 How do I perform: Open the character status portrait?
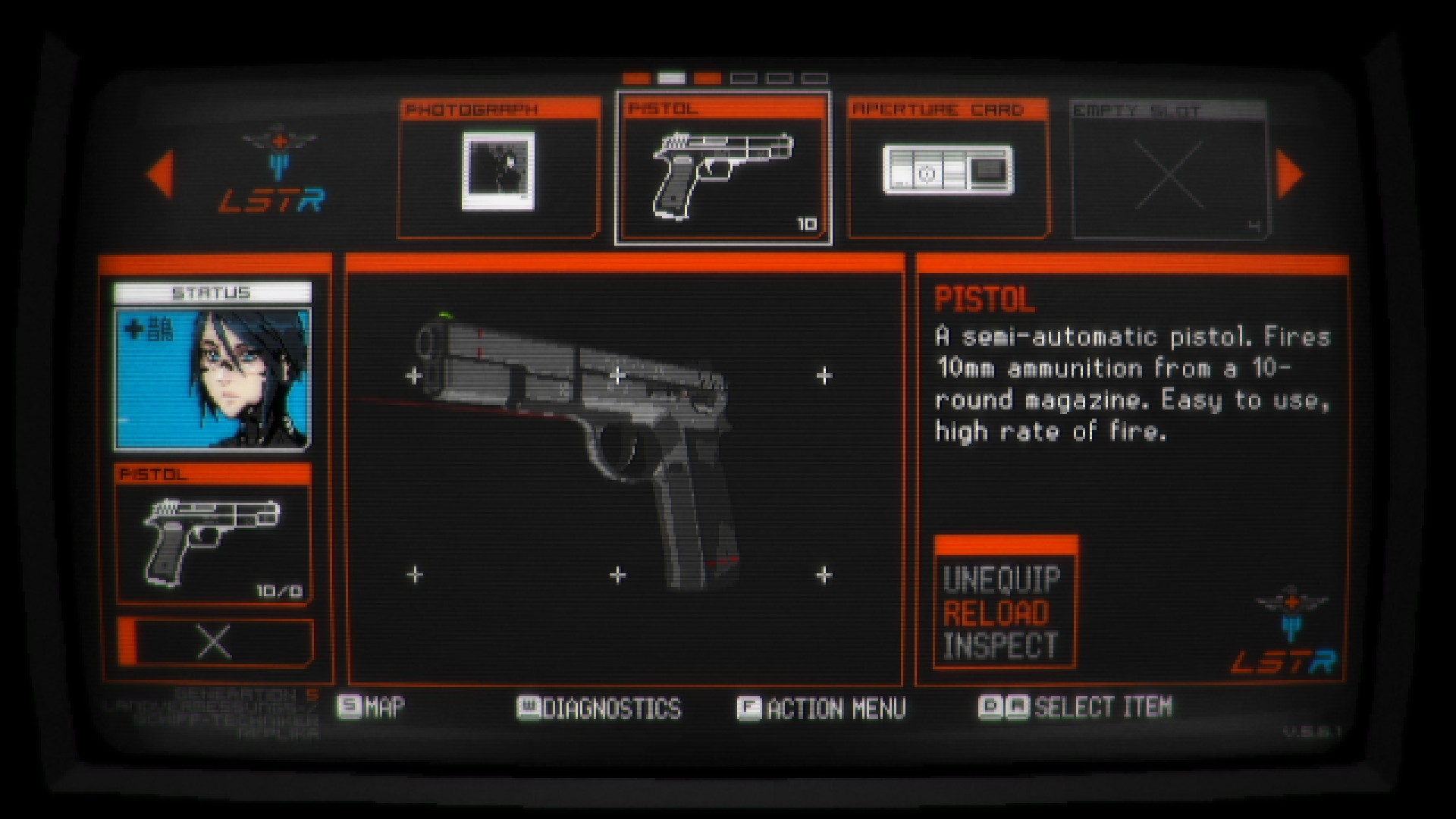point(212,378)
